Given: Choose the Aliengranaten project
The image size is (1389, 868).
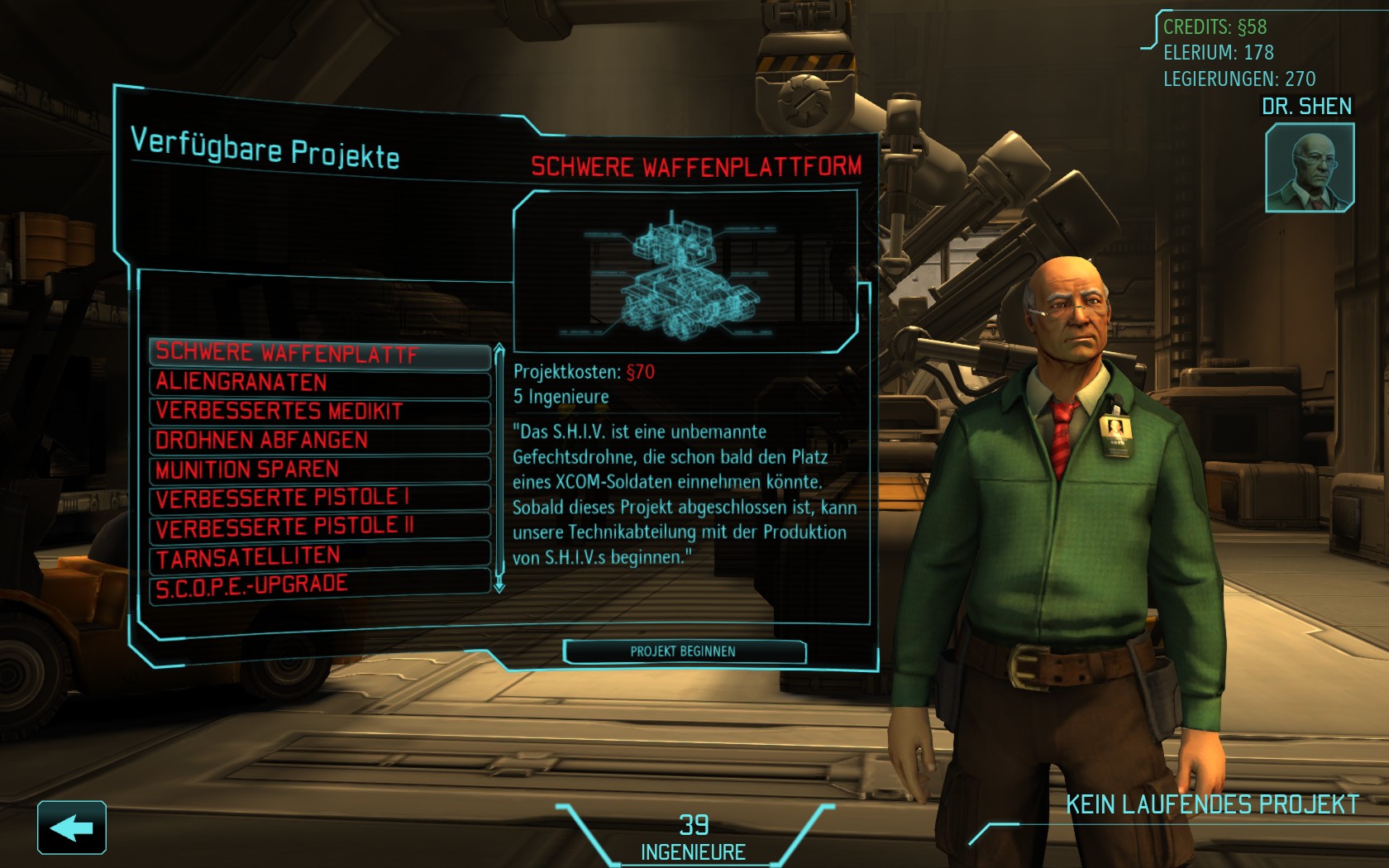Looking at the screenshot, I should (x=320, y=383).
